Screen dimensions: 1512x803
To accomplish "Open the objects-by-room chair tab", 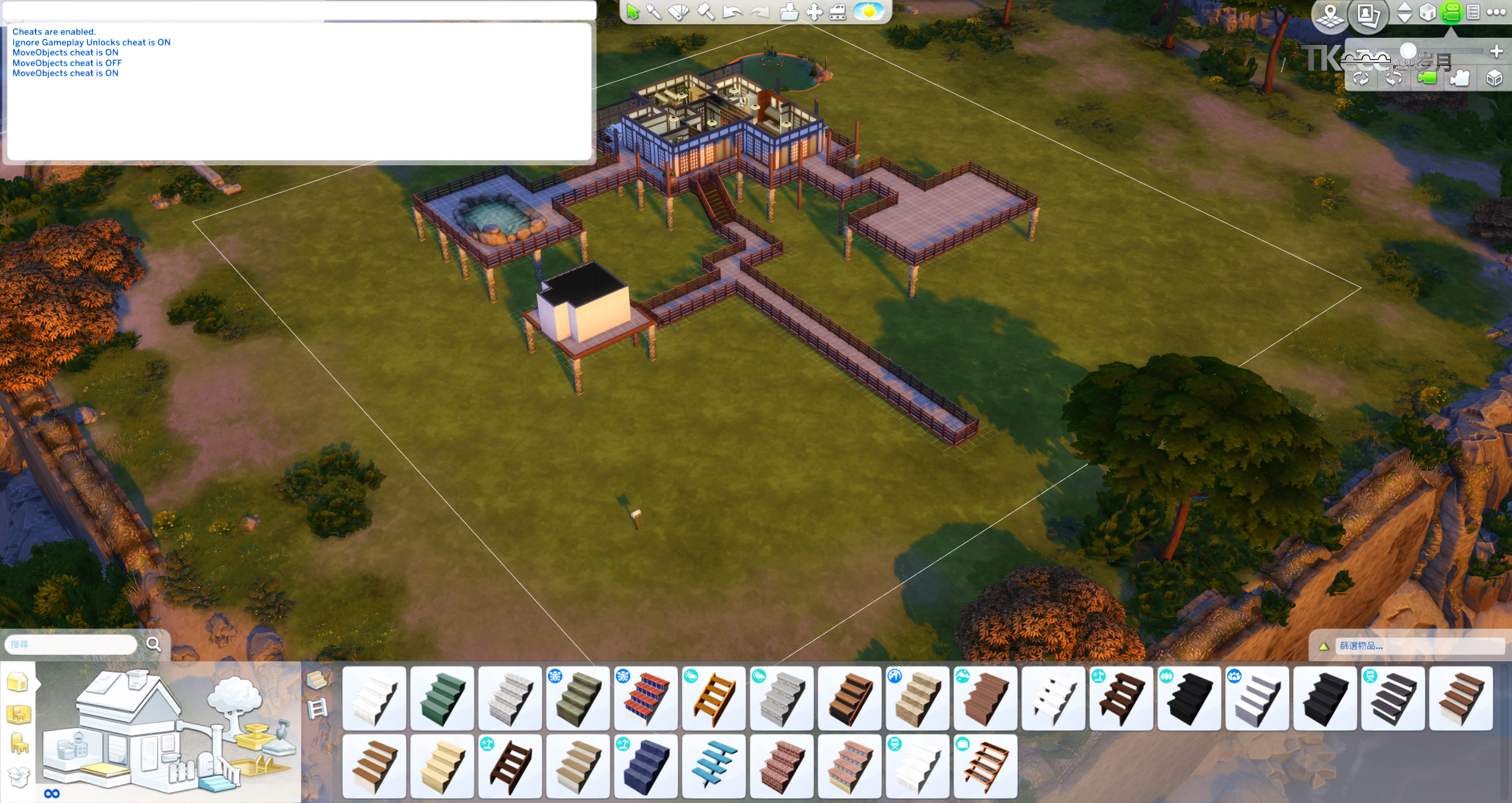I will [x=19, y=743].
